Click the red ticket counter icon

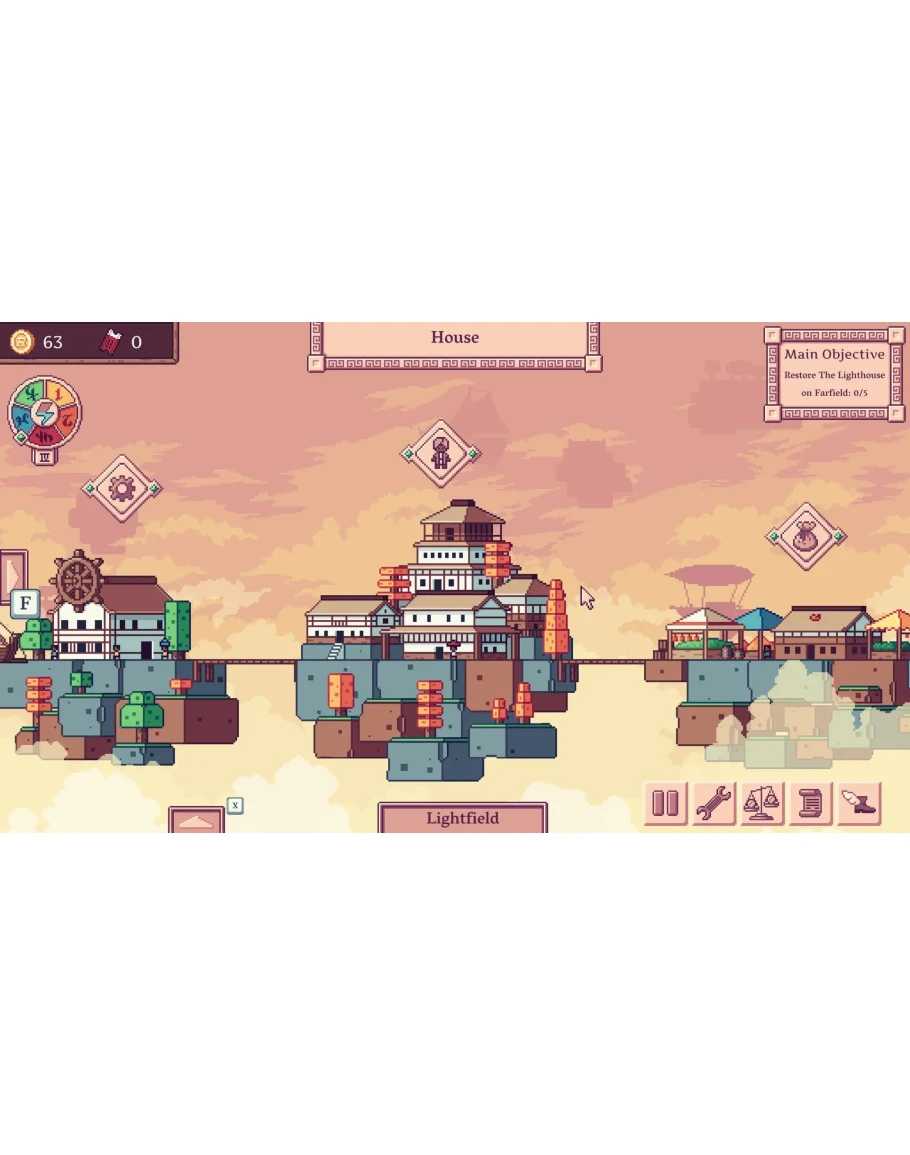coord(111,342)
